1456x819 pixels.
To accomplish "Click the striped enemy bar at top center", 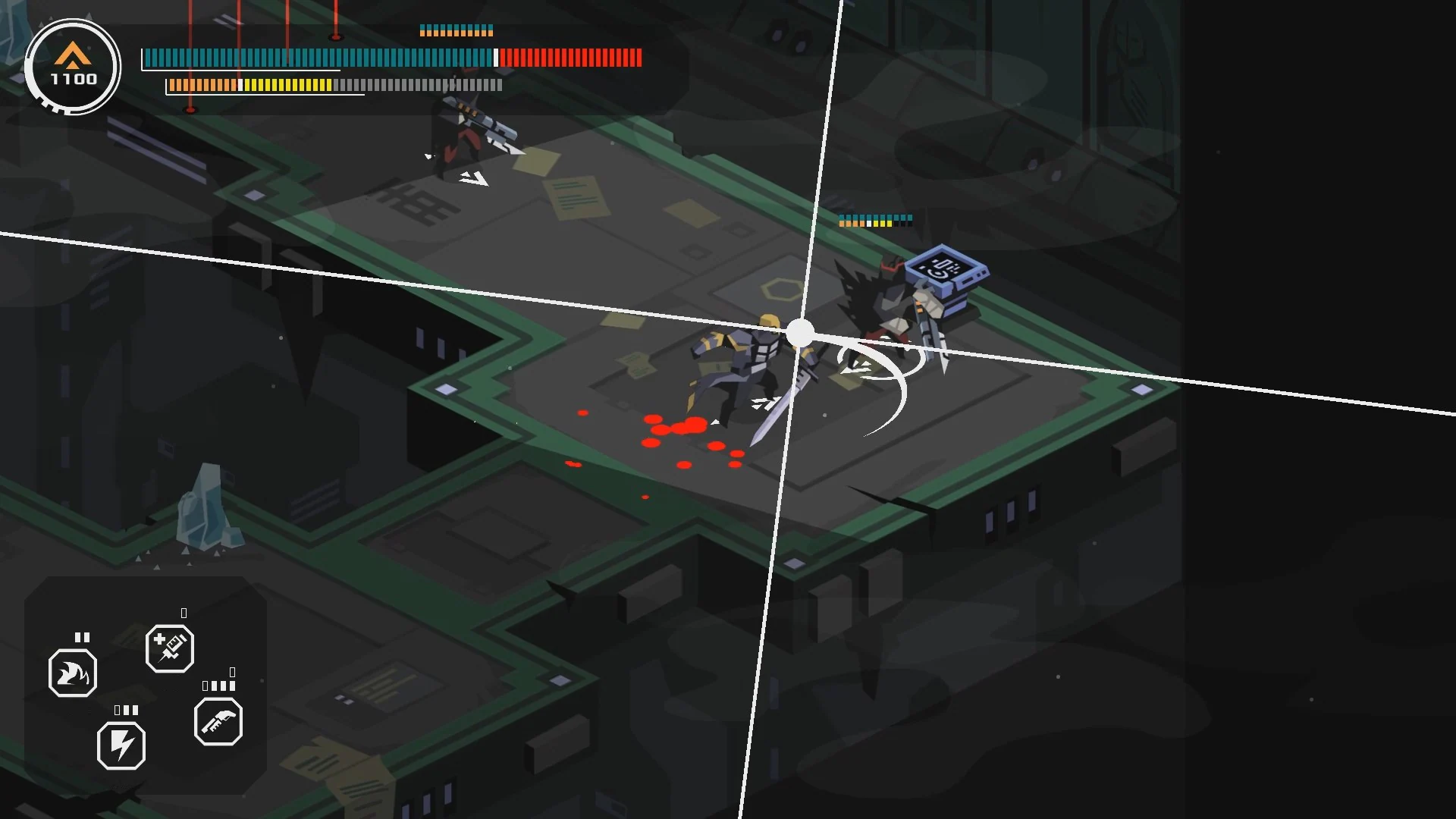I will tap(455, 32).
